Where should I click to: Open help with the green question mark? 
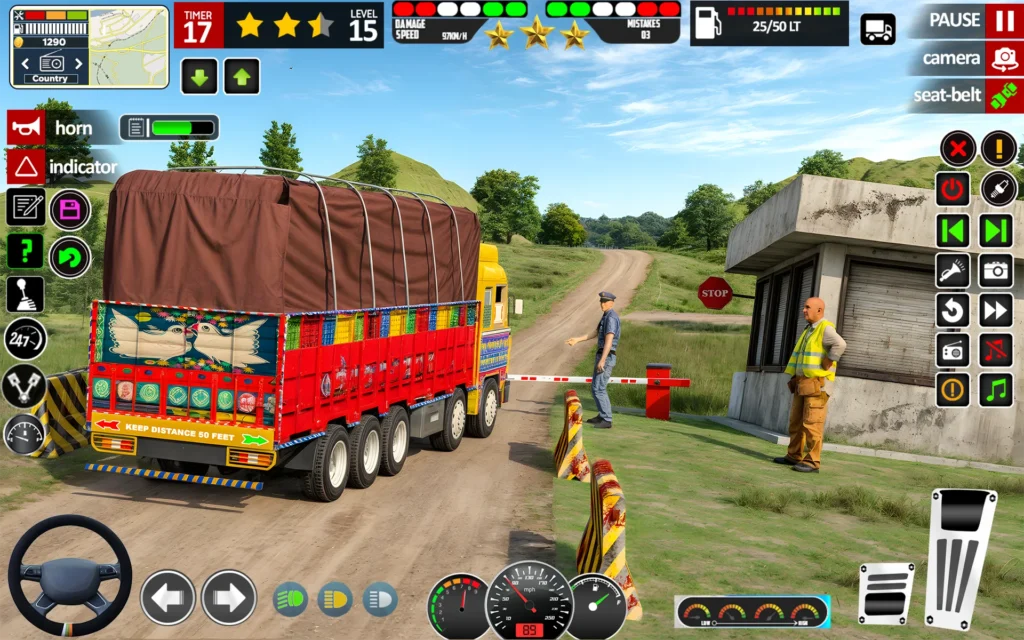coord(25,251)
